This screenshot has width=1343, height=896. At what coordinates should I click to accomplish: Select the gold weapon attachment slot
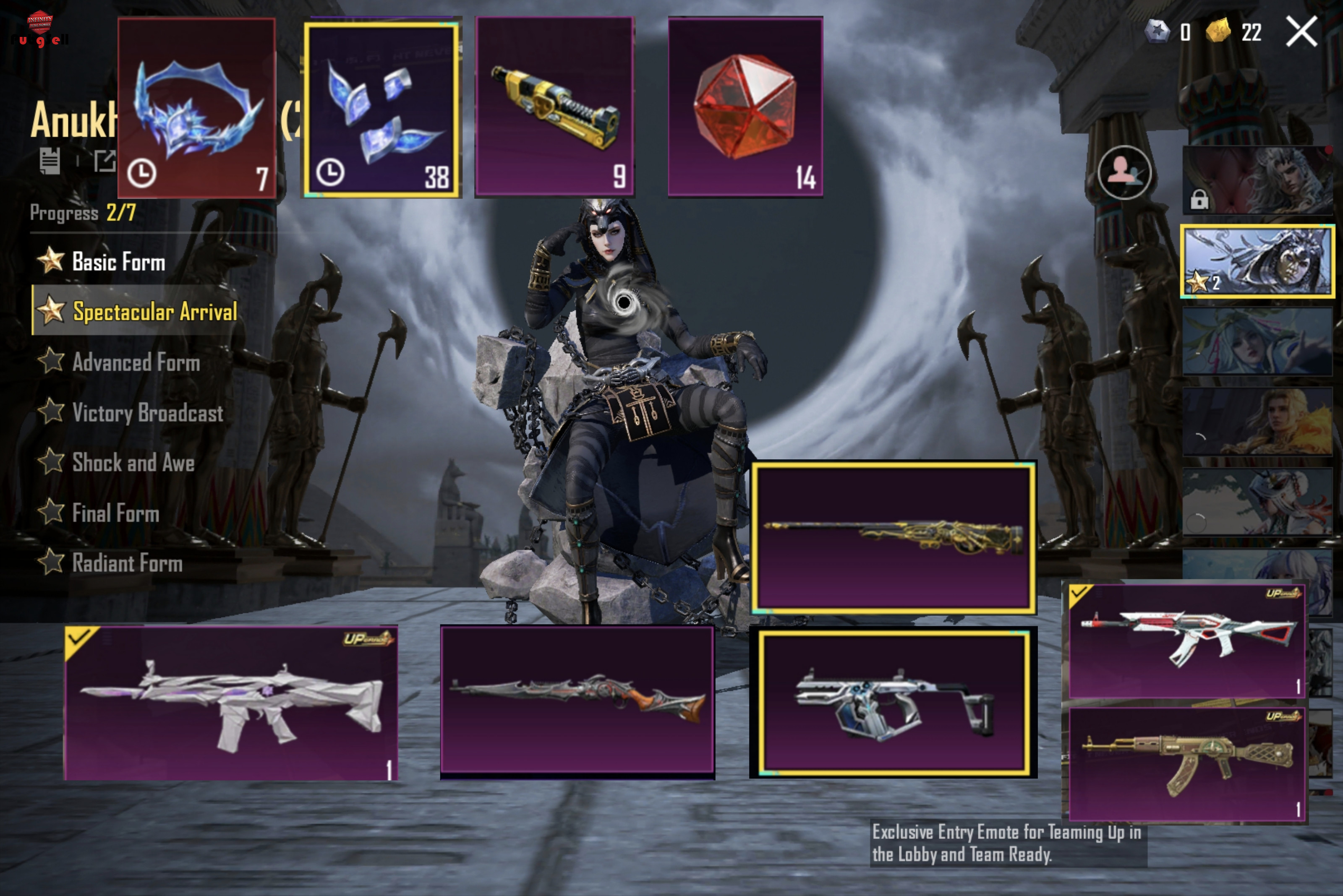click(554, 107)
